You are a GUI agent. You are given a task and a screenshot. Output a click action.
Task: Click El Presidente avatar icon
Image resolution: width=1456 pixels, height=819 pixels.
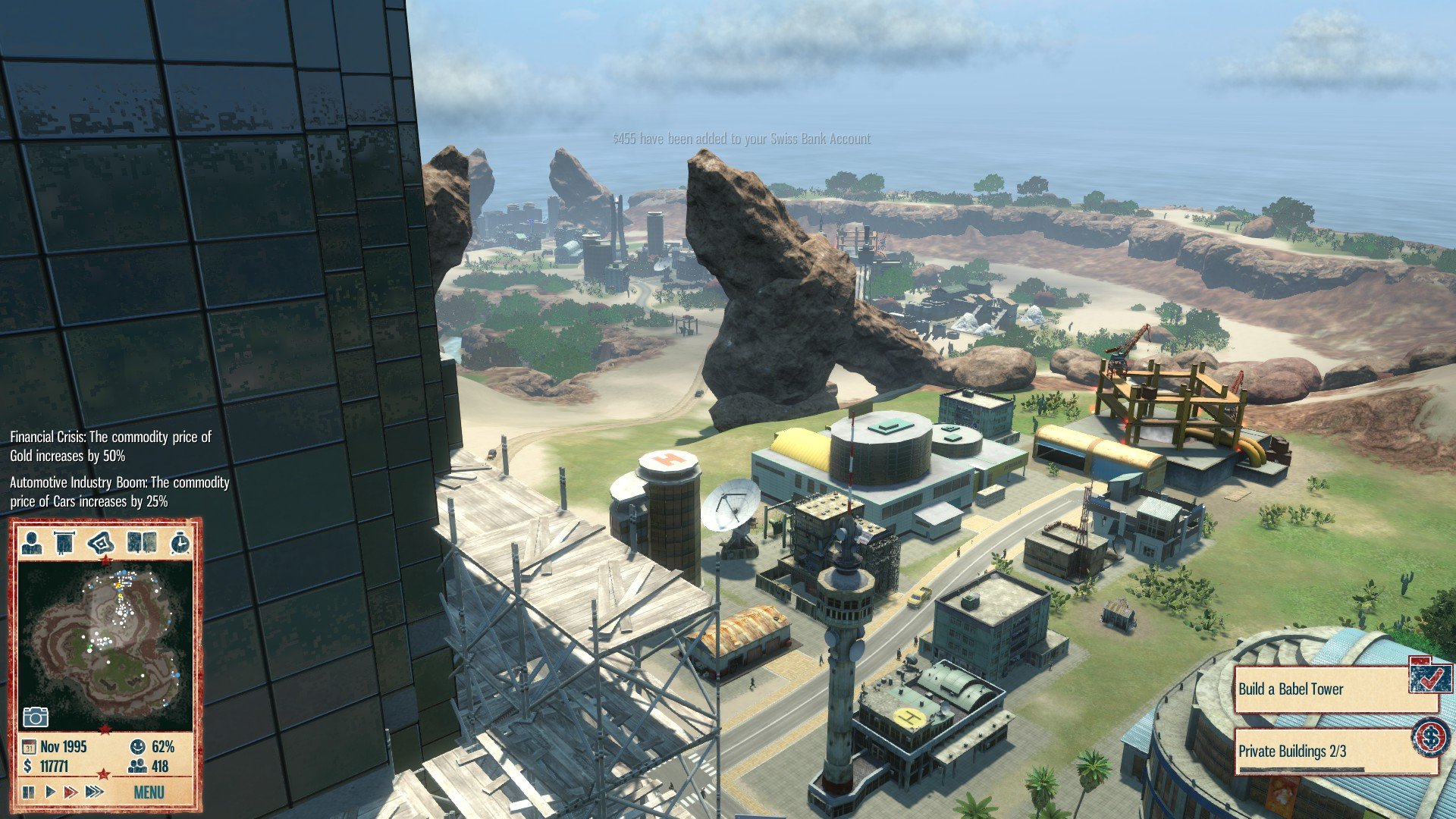pos(33,543)
